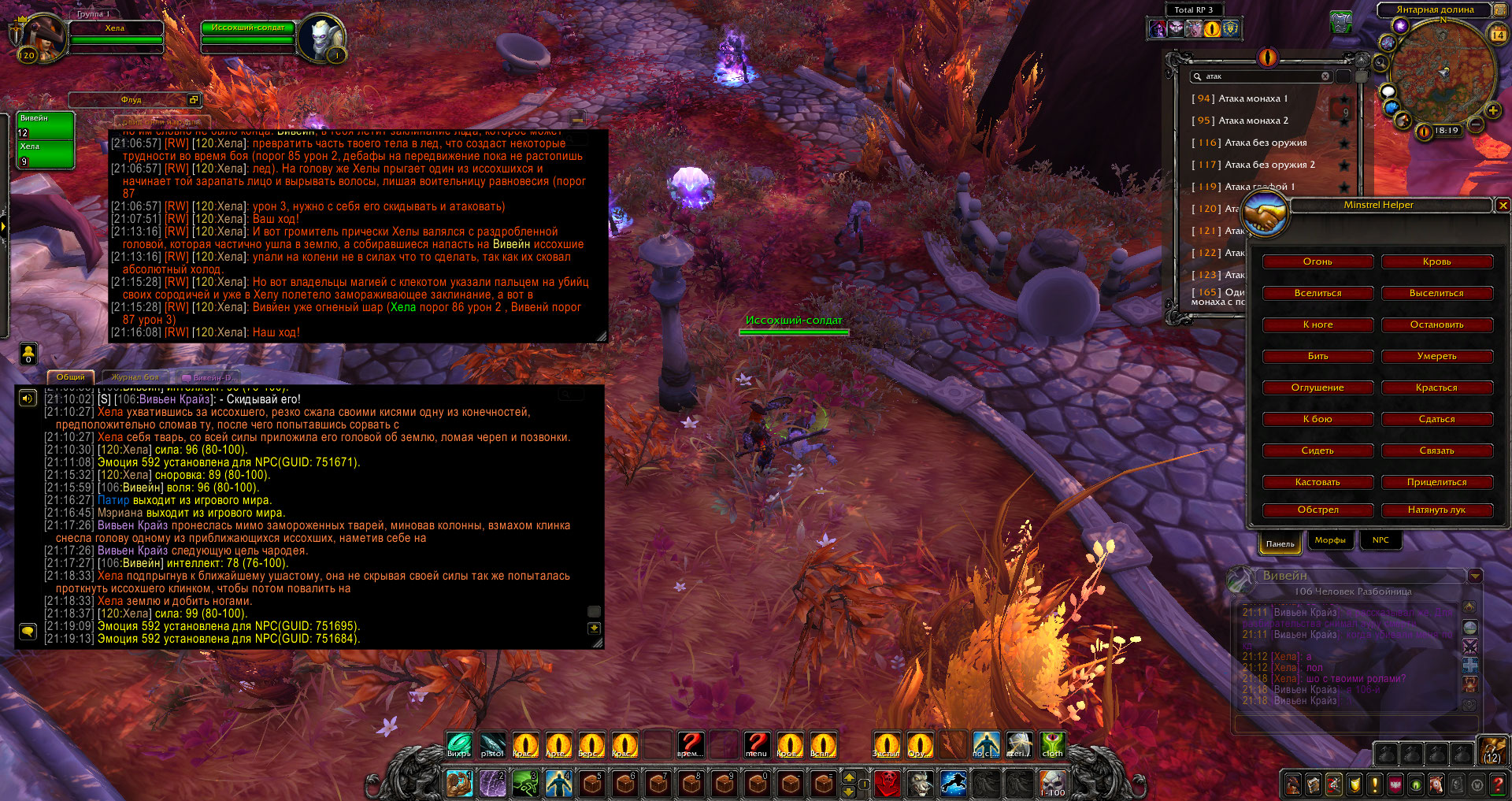Click the Янтарная долина minimap
The height and width of the screenshot is (801, 1512).
[1443, 72]
